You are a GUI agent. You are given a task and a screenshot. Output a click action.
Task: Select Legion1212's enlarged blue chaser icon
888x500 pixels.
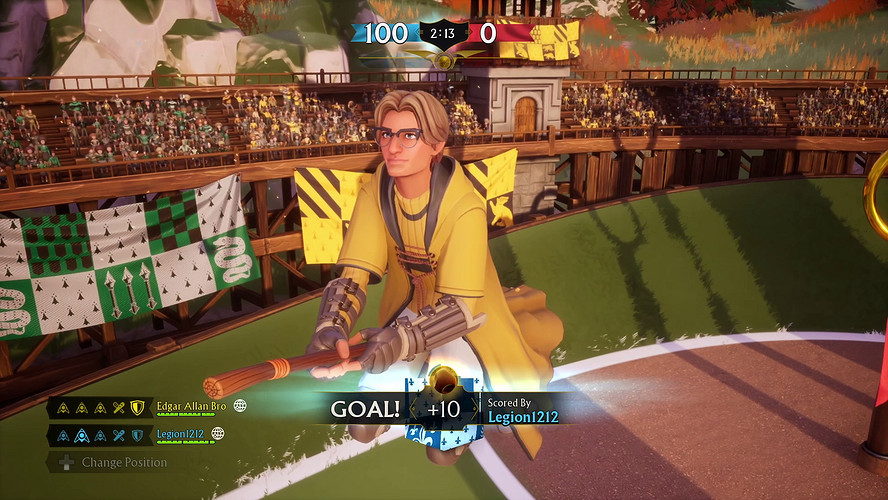coord(82,435)
